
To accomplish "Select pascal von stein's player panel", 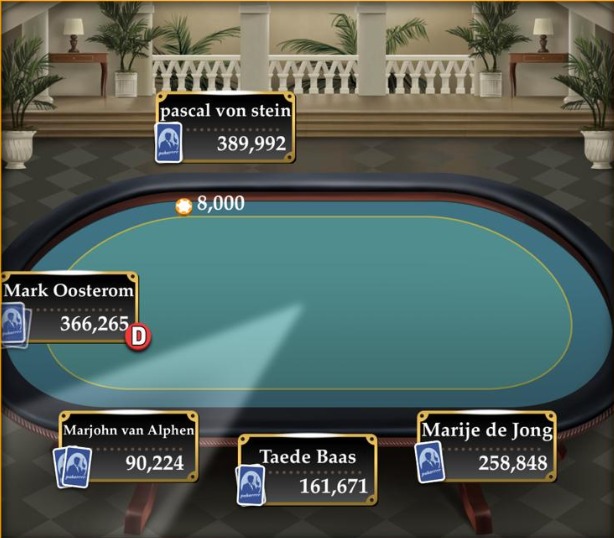I will point(225,128).
